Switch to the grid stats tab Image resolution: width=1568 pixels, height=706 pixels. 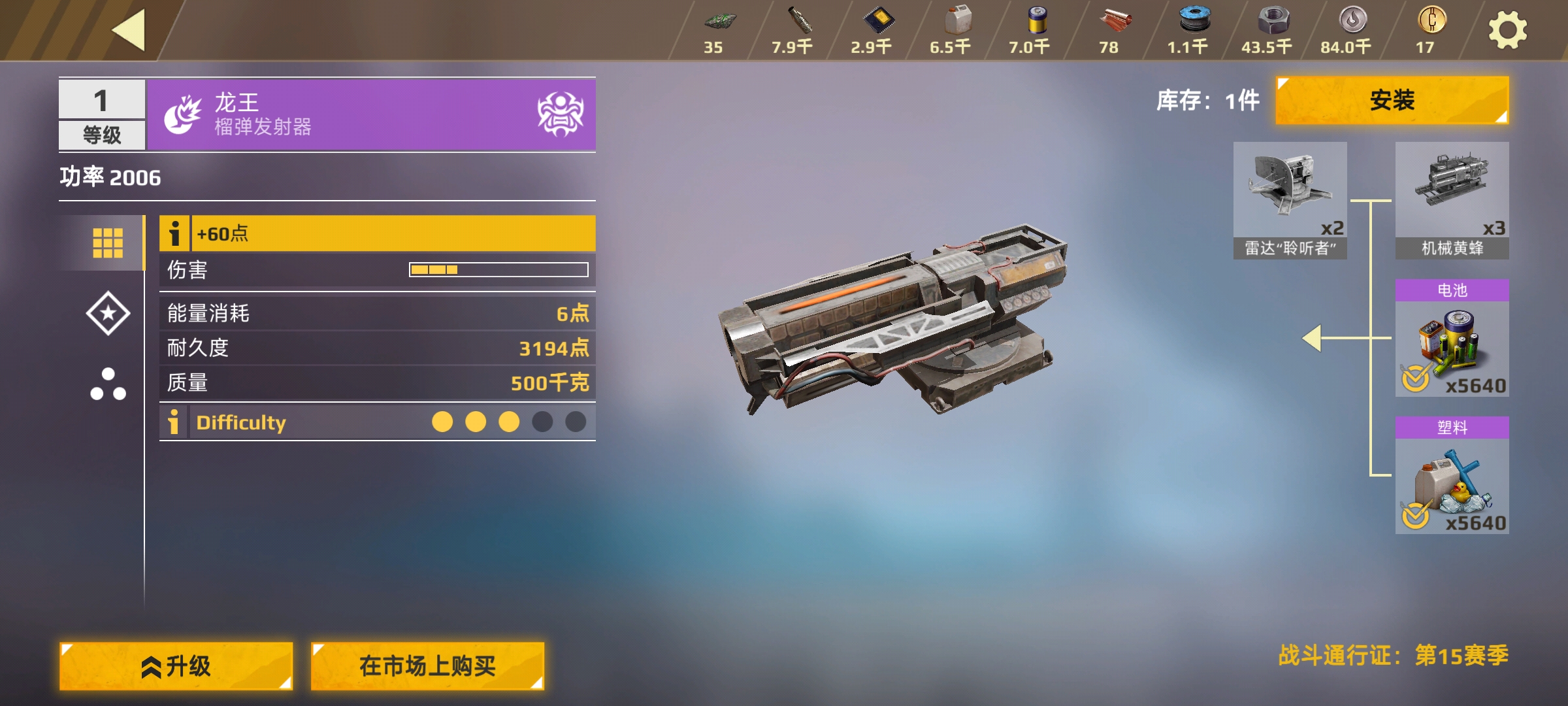(x=108, y=243)
